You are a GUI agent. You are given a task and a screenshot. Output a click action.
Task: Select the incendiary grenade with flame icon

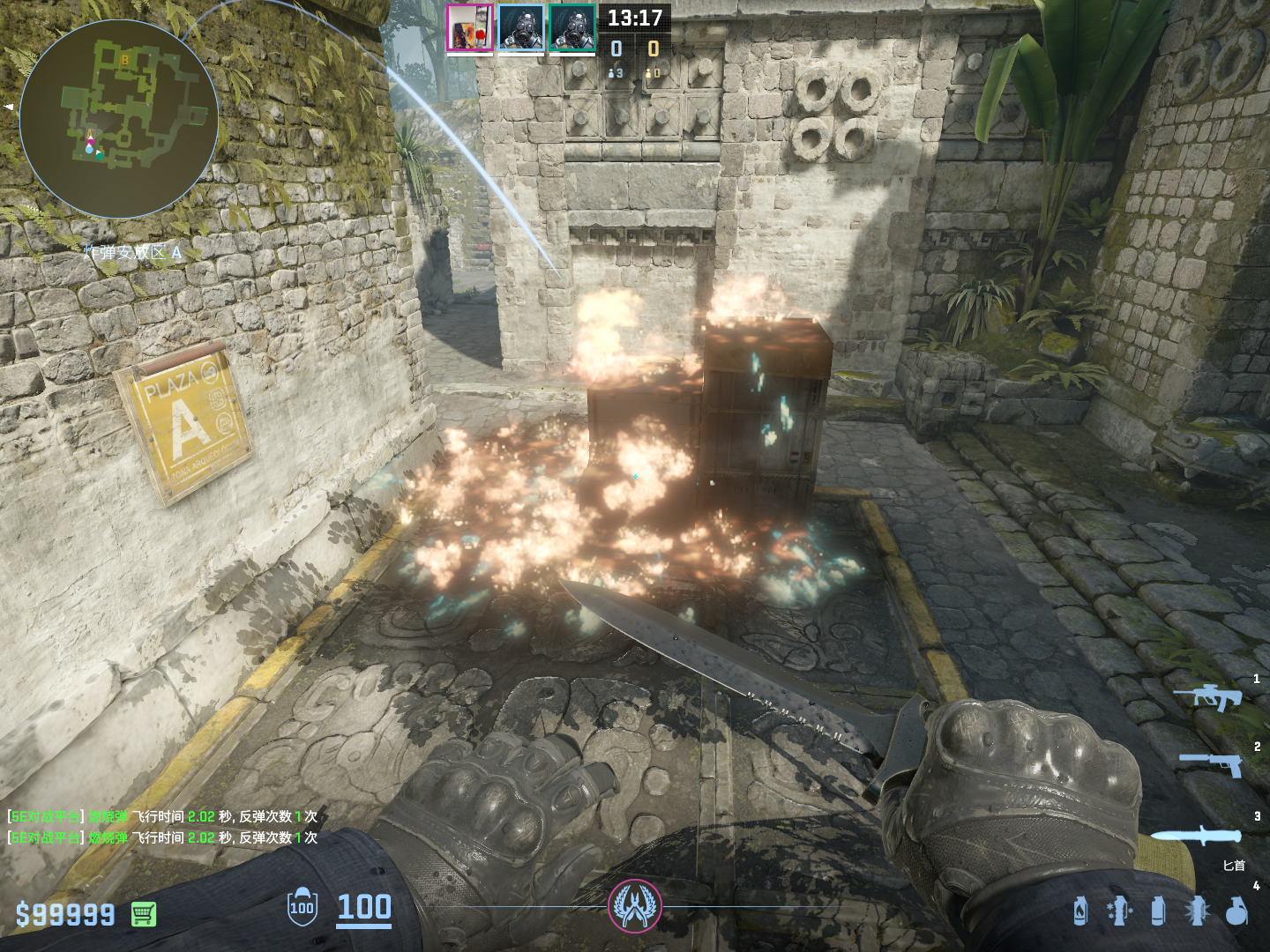pyautogui.click(x=1080, y=911)
